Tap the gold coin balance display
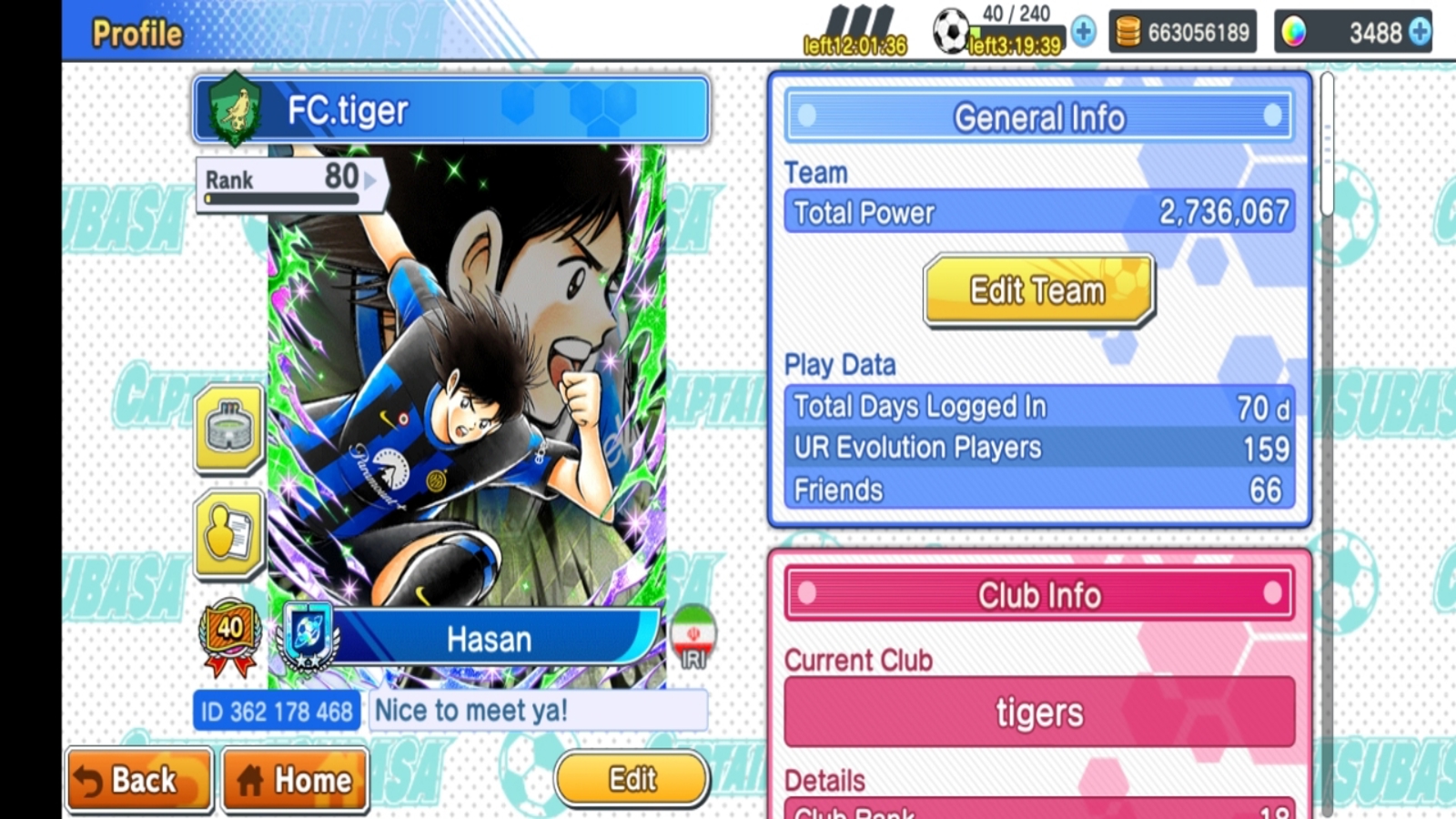1456x819 pixels. point(1182,33)
